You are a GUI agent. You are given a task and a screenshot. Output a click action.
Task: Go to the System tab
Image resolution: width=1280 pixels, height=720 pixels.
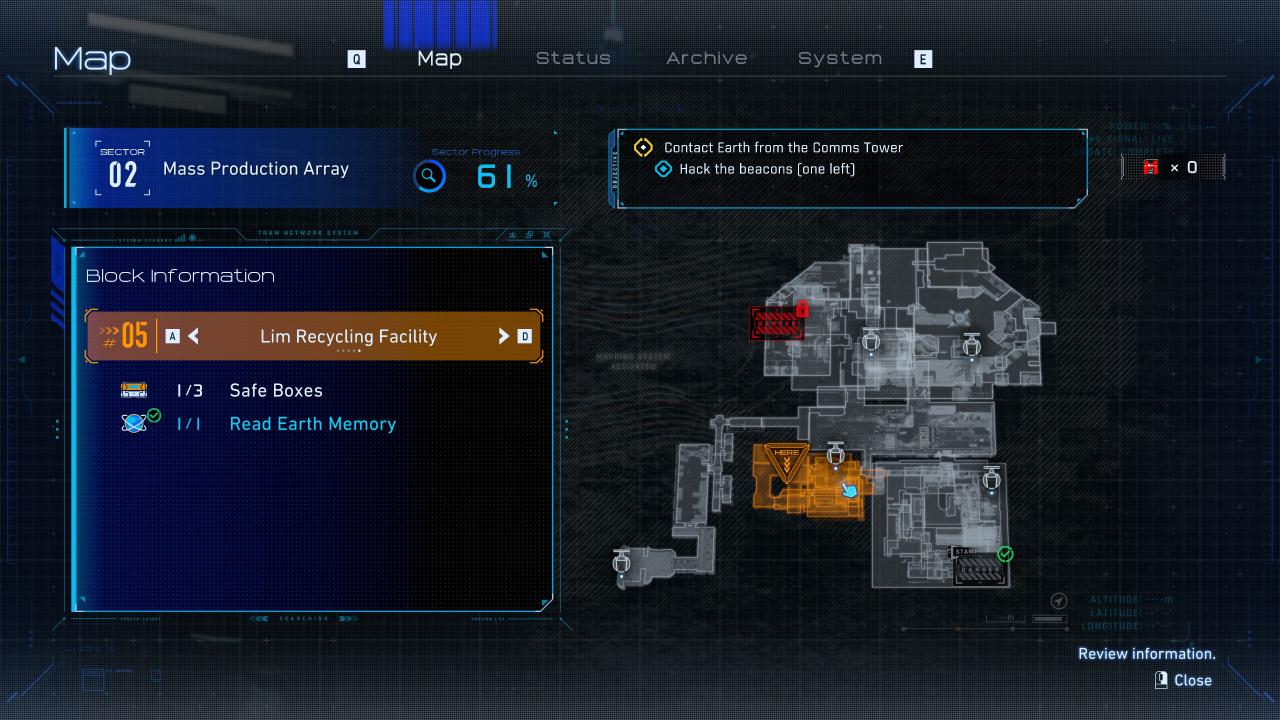(x=840, y=58)
